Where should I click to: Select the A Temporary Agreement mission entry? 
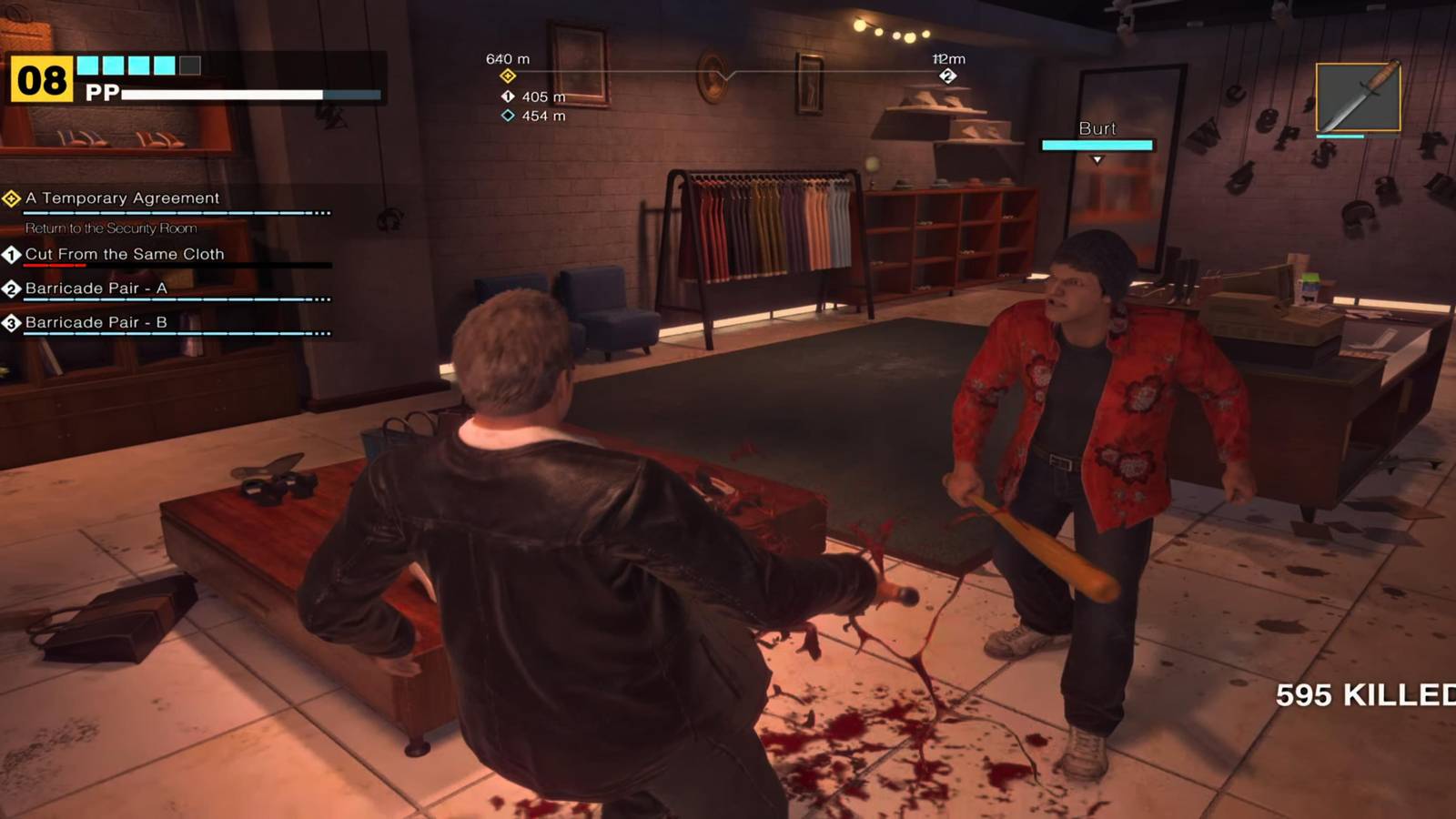tap(123, 197)
